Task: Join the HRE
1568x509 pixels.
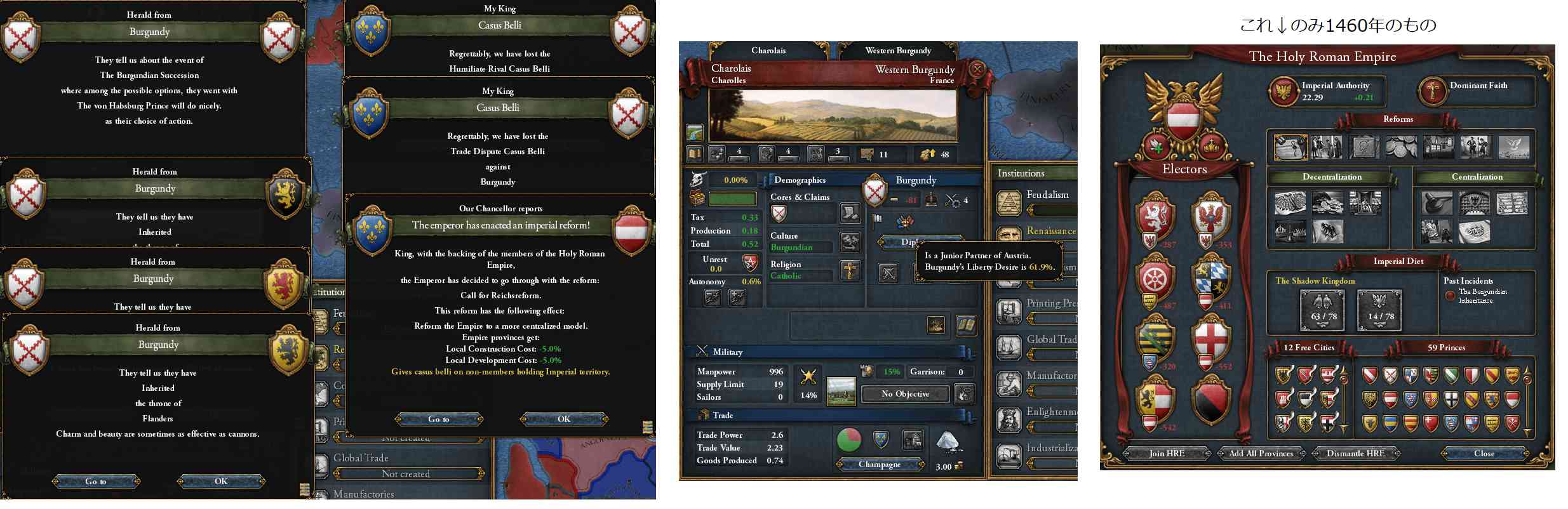Action: click(1167, 453)
